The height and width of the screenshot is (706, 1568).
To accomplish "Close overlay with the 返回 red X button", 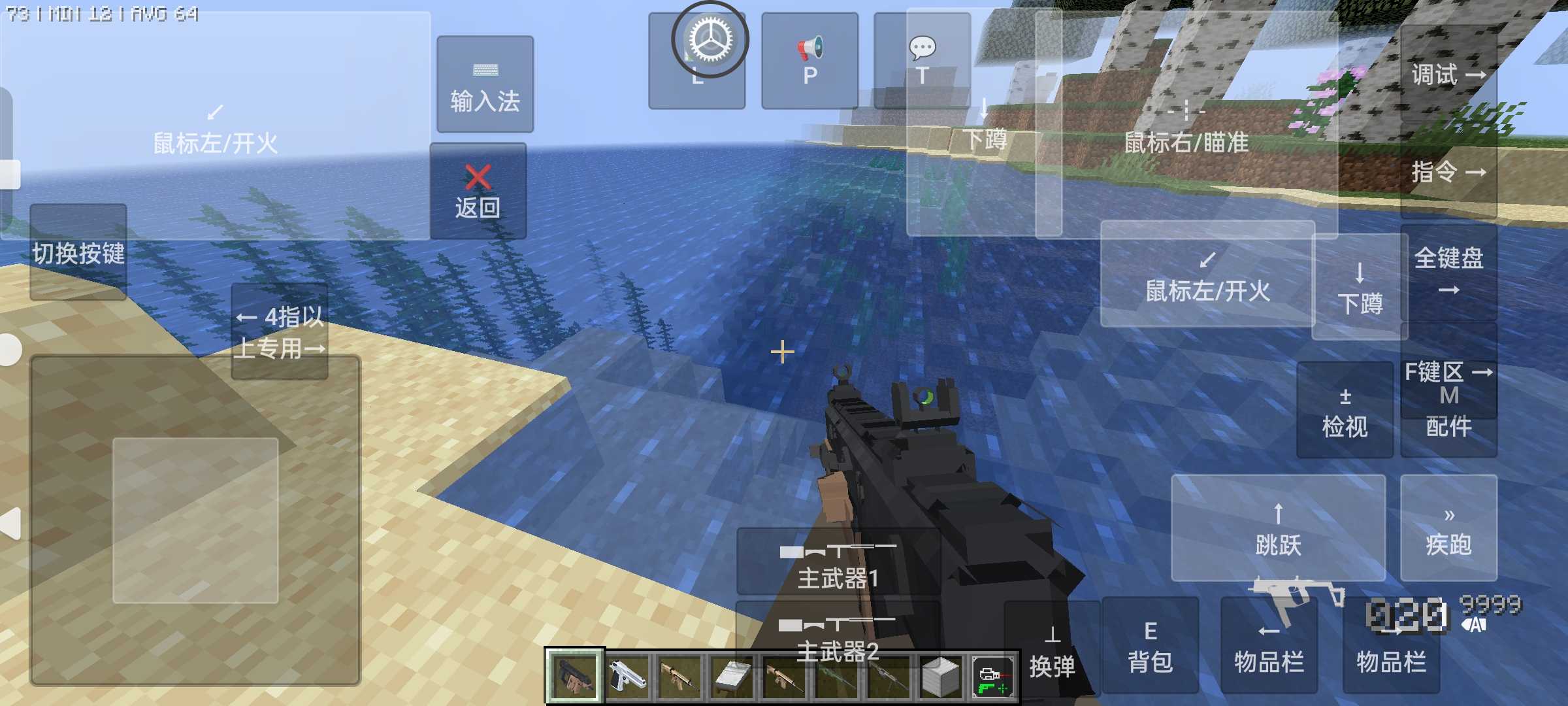I will (x=478, y=191).
